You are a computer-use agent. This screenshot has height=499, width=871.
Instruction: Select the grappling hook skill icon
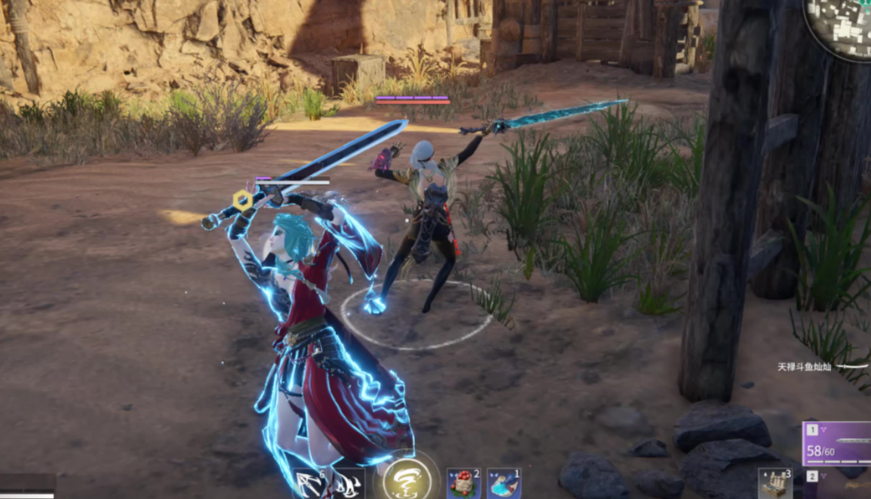coord(309,484)
